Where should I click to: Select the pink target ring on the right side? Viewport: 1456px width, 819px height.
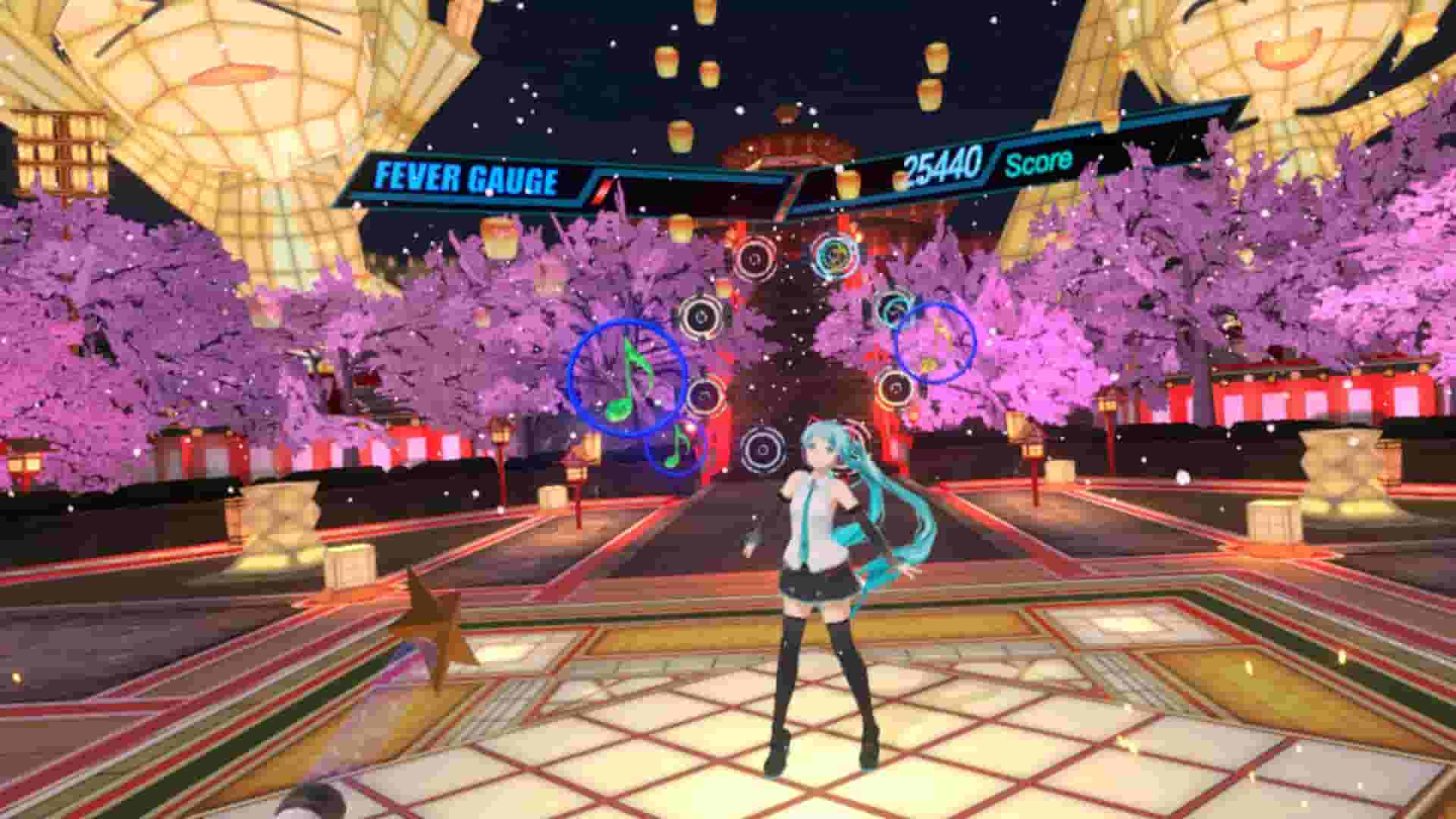click(897, 389)
